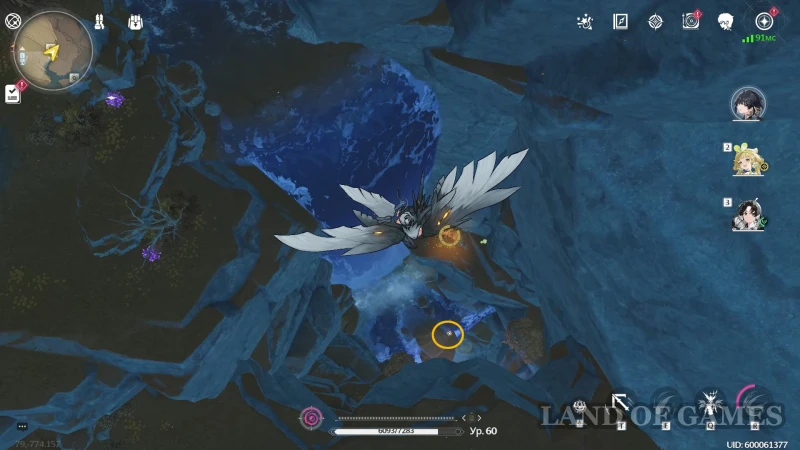Open the four-pointed star compass icon
Viewport: 800px width, 450px height.
click(x=655, y=21)
